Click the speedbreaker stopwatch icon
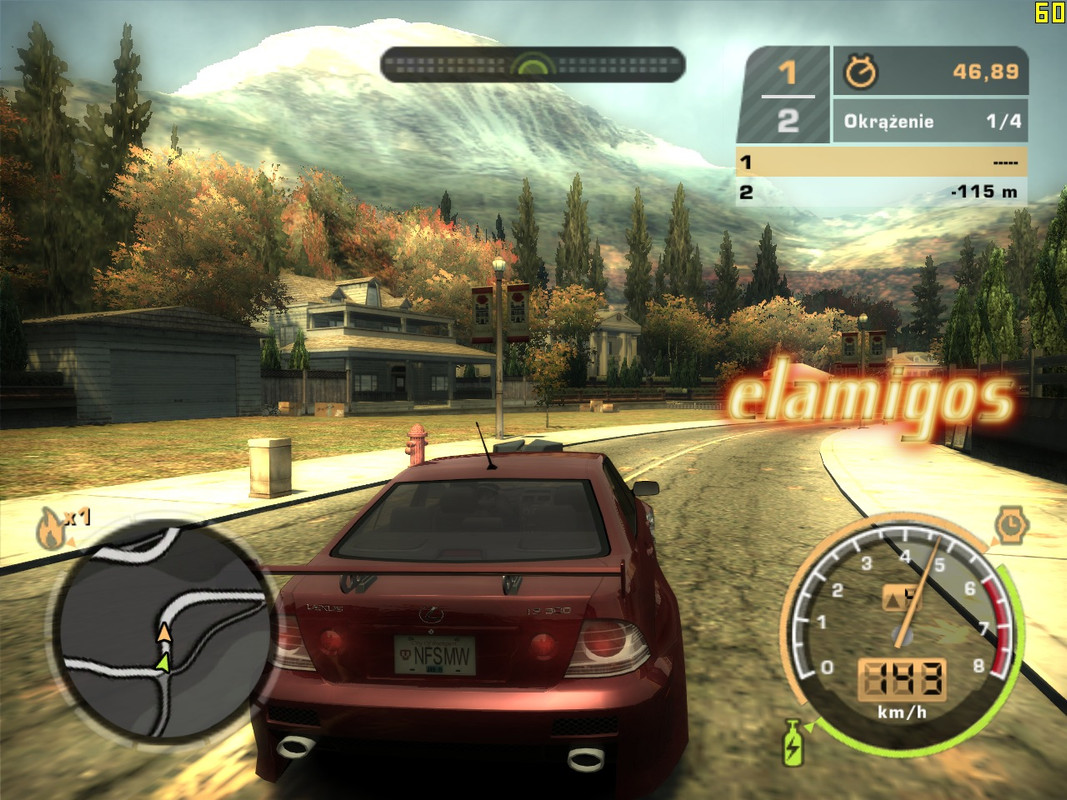1067x800 pixels. pyautogui.click(x=1011, y=523)
